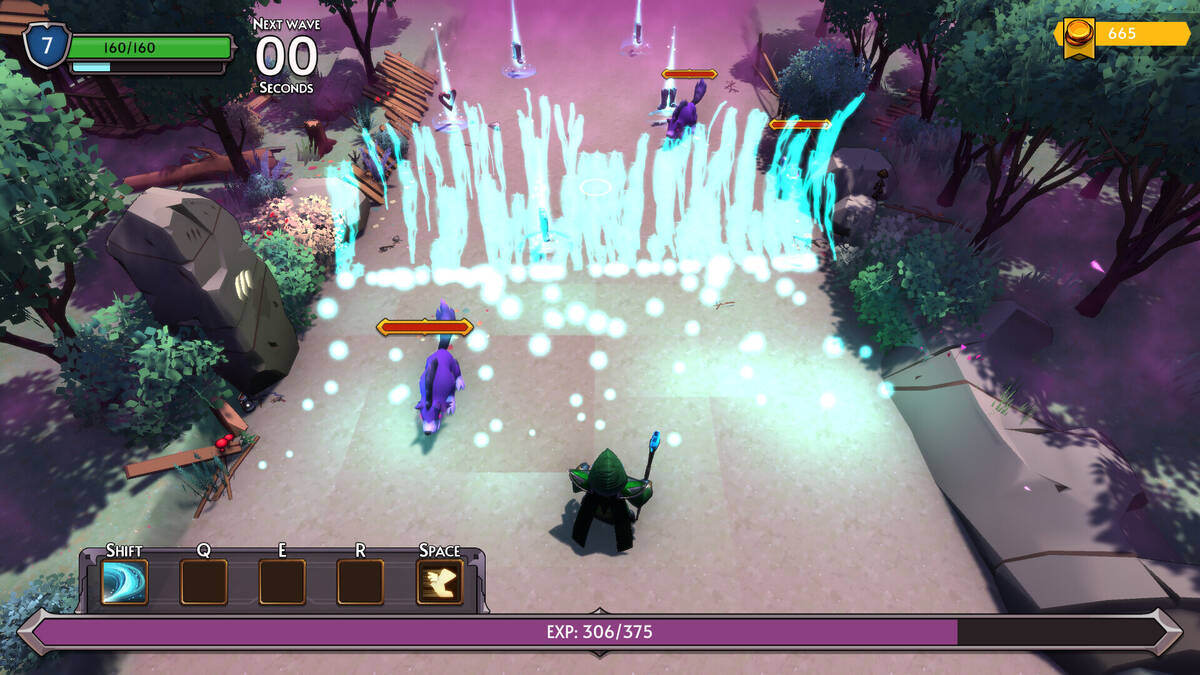Use the winged boot dash ability
The width and height of the screenshot is (1200, 675).
pyautogui.click(x=439, y=582)
